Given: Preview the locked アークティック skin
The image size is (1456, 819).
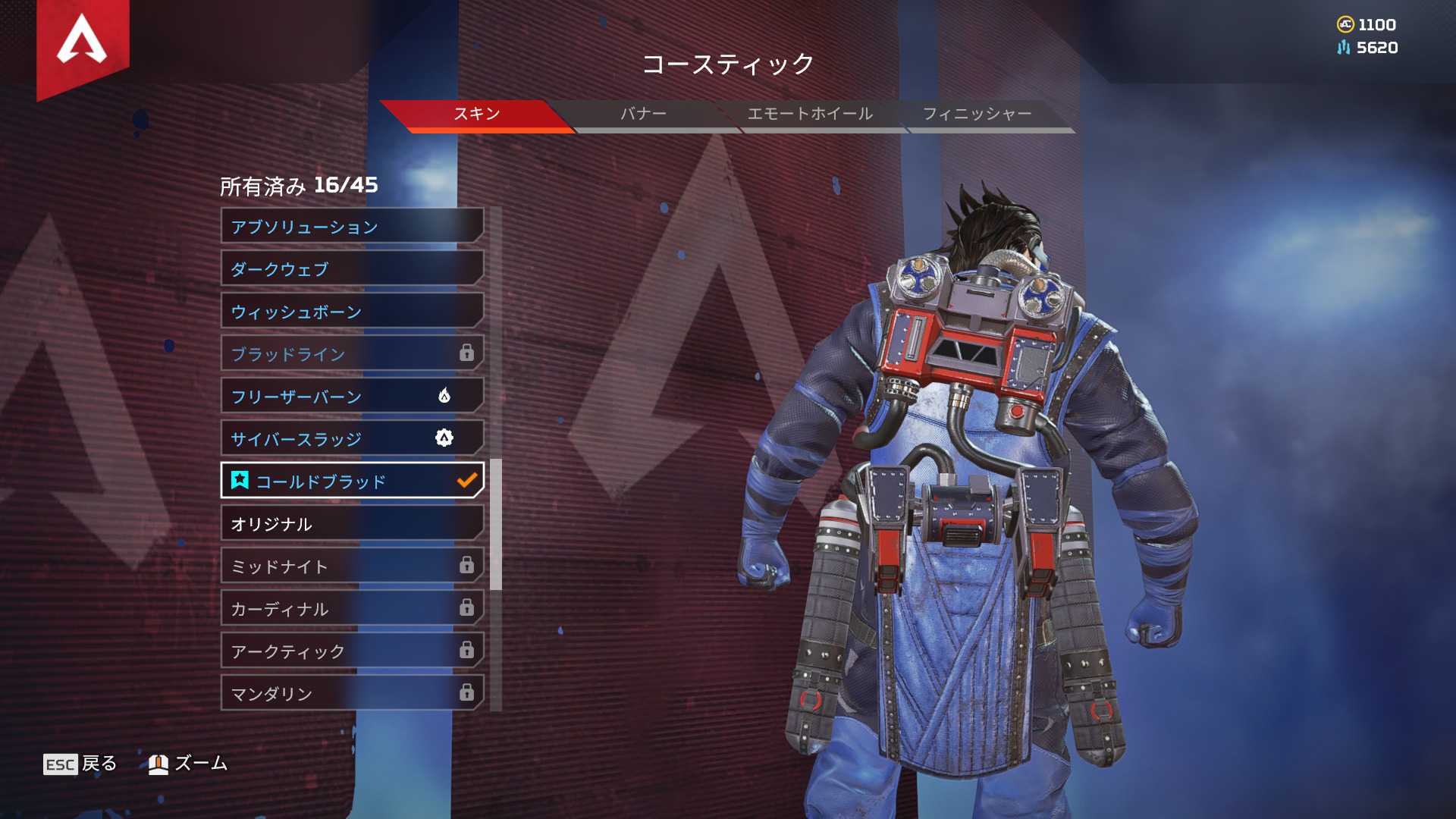Looking at the screenshot, I should click(352, 651).
